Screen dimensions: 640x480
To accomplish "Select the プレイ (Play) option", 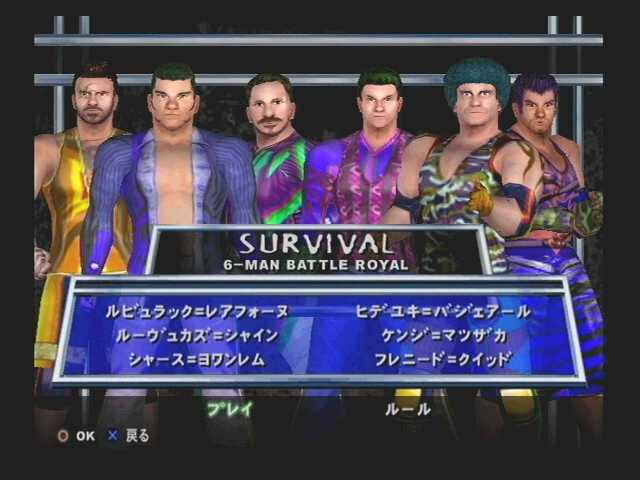I will point(230,408).
